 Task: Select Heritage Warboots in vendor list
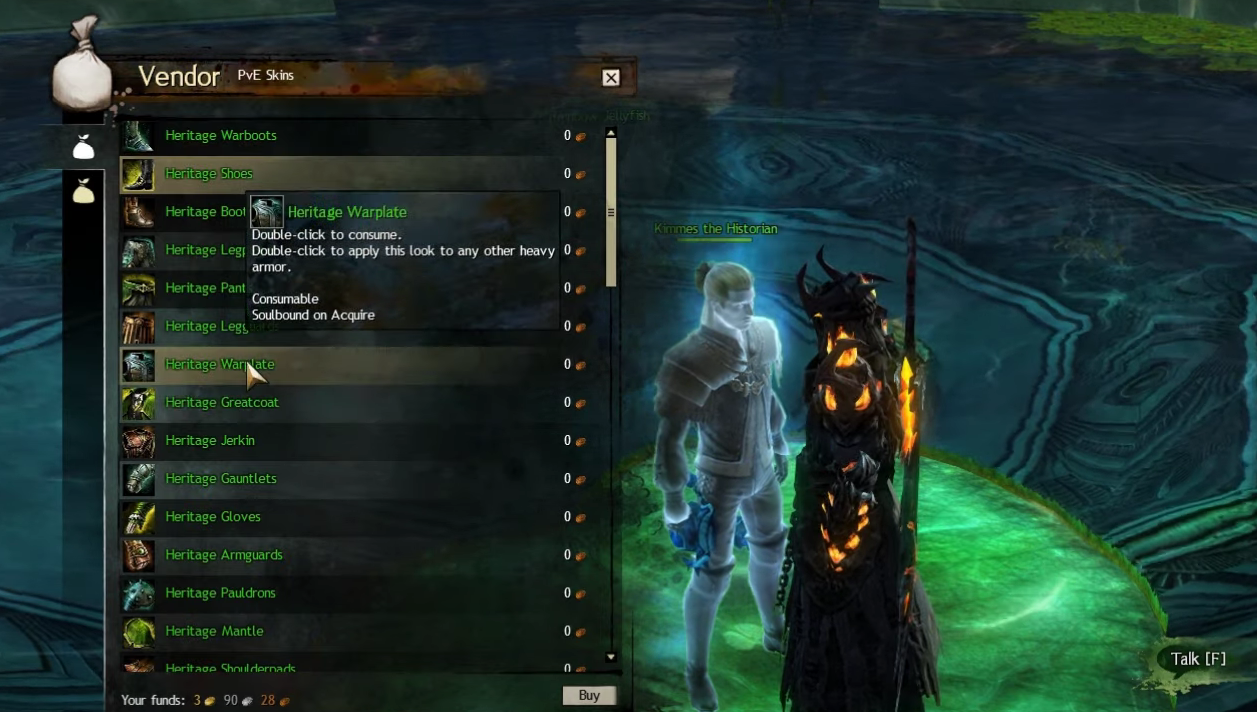pyautogui.click(x=221, y=136)
